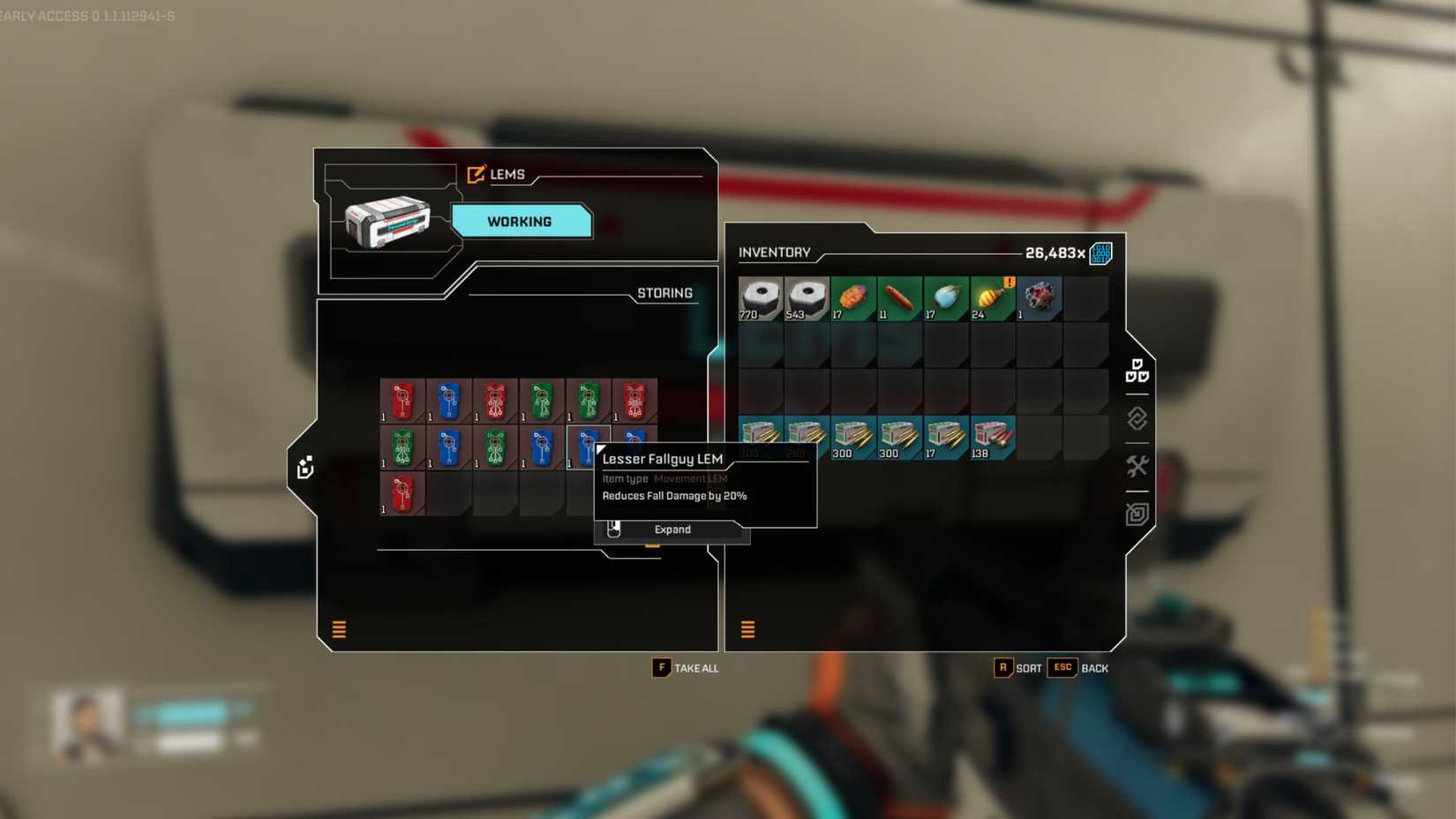Choose Expand on the Lesser Fallguy LEM tooltip
This screenshot has width=1456, height=819.
(672, 530)
